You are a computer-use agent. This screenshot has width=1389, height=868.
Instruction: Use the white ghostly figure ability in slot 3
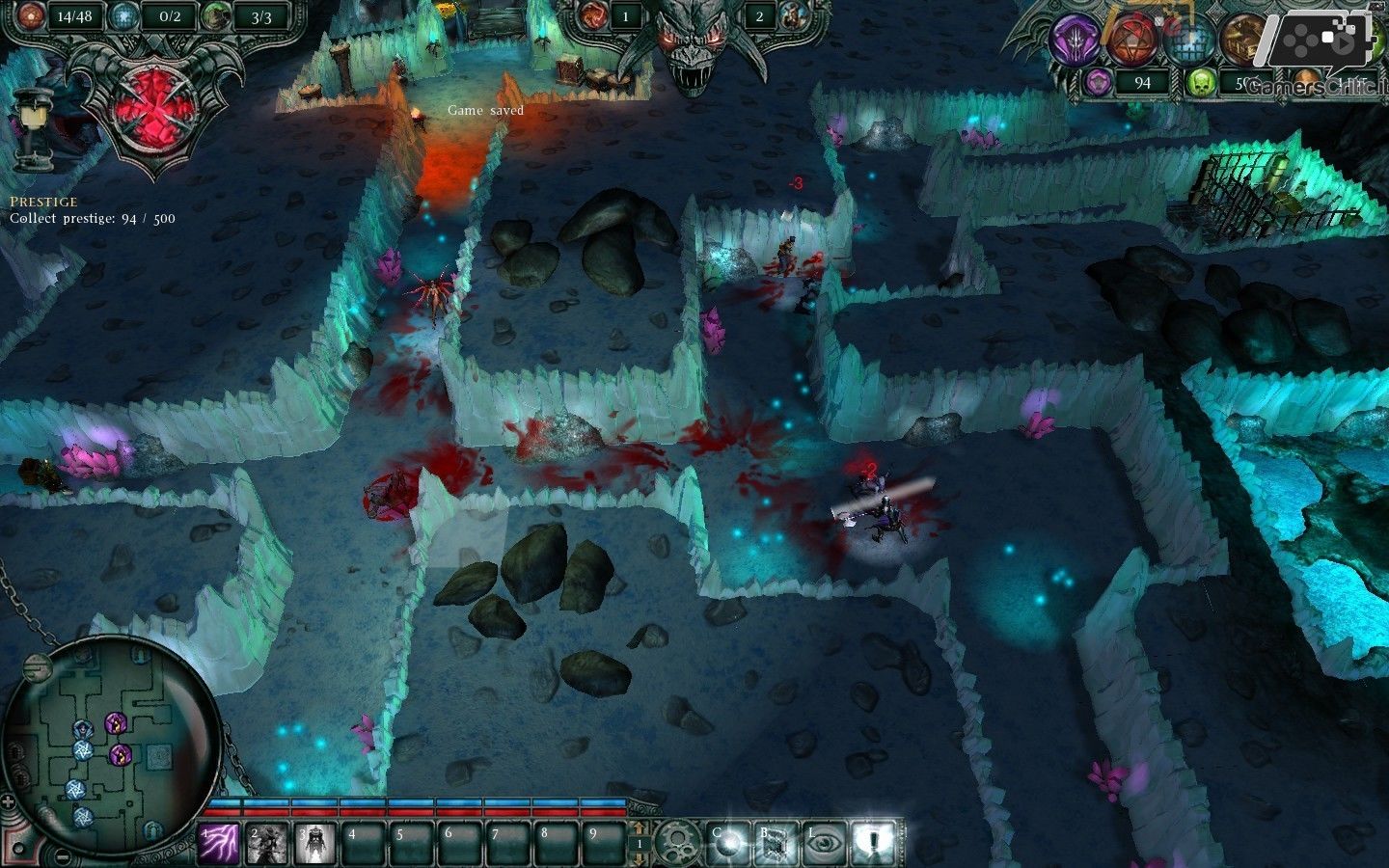314,844
